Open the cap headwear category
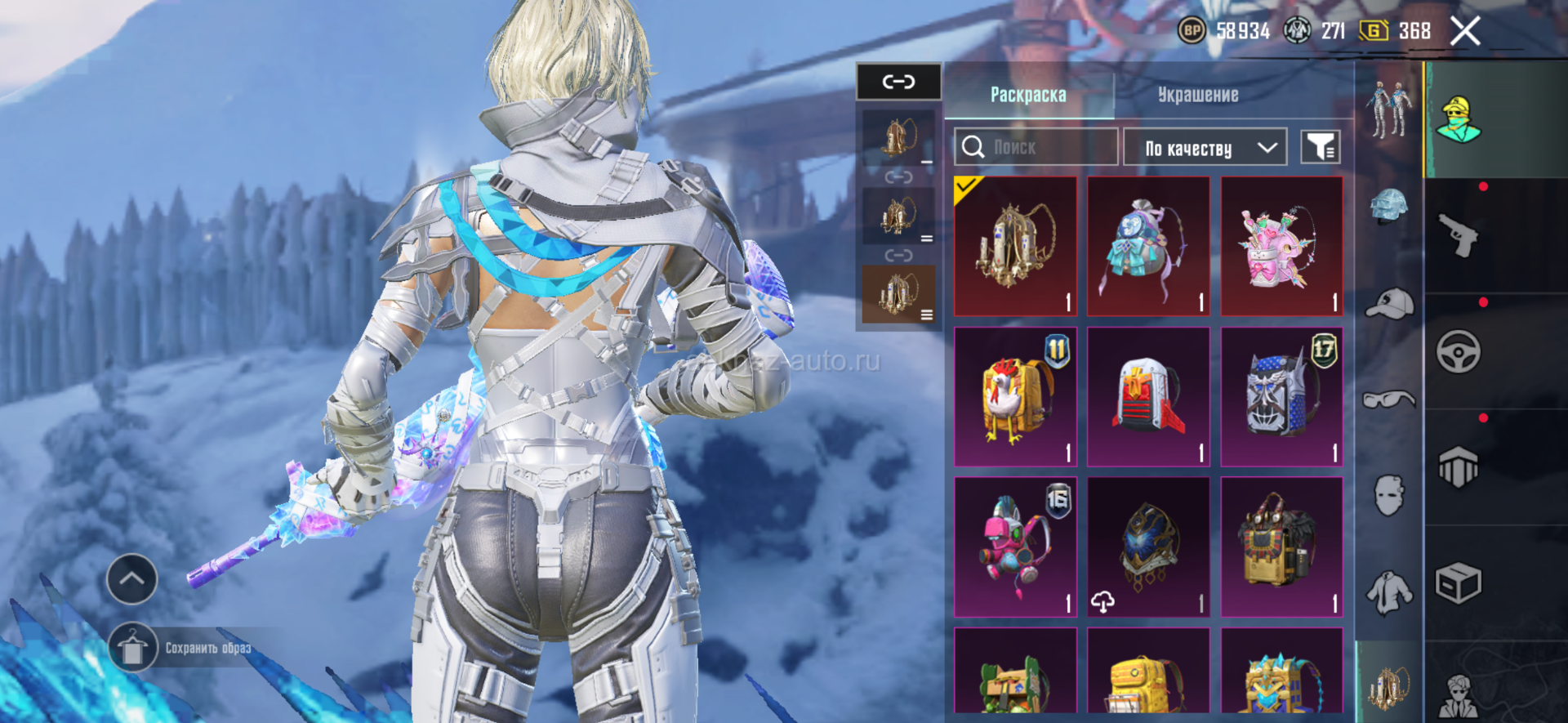Image resolution: width=1568 pixels, height=723 pixels. coord(1389,304)
